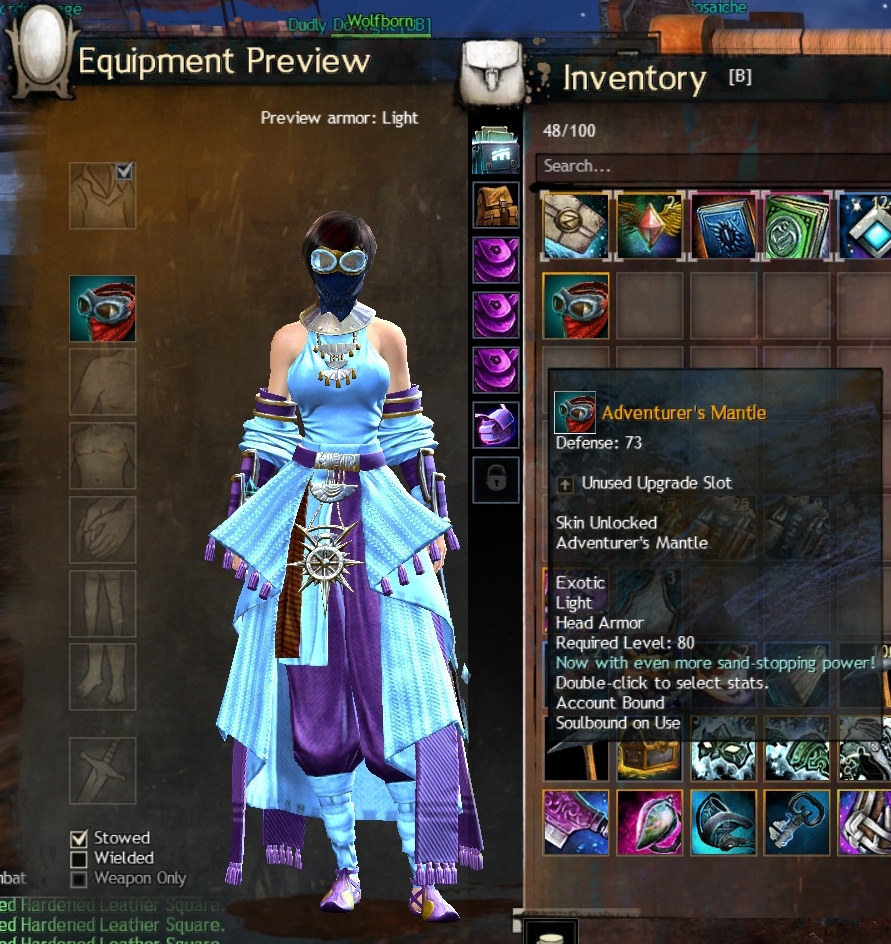Viewport: 891px width, 944px height.
Task: Select the pink teardrop pendant item
Action: pyautogui.click(x=650, y=822)
